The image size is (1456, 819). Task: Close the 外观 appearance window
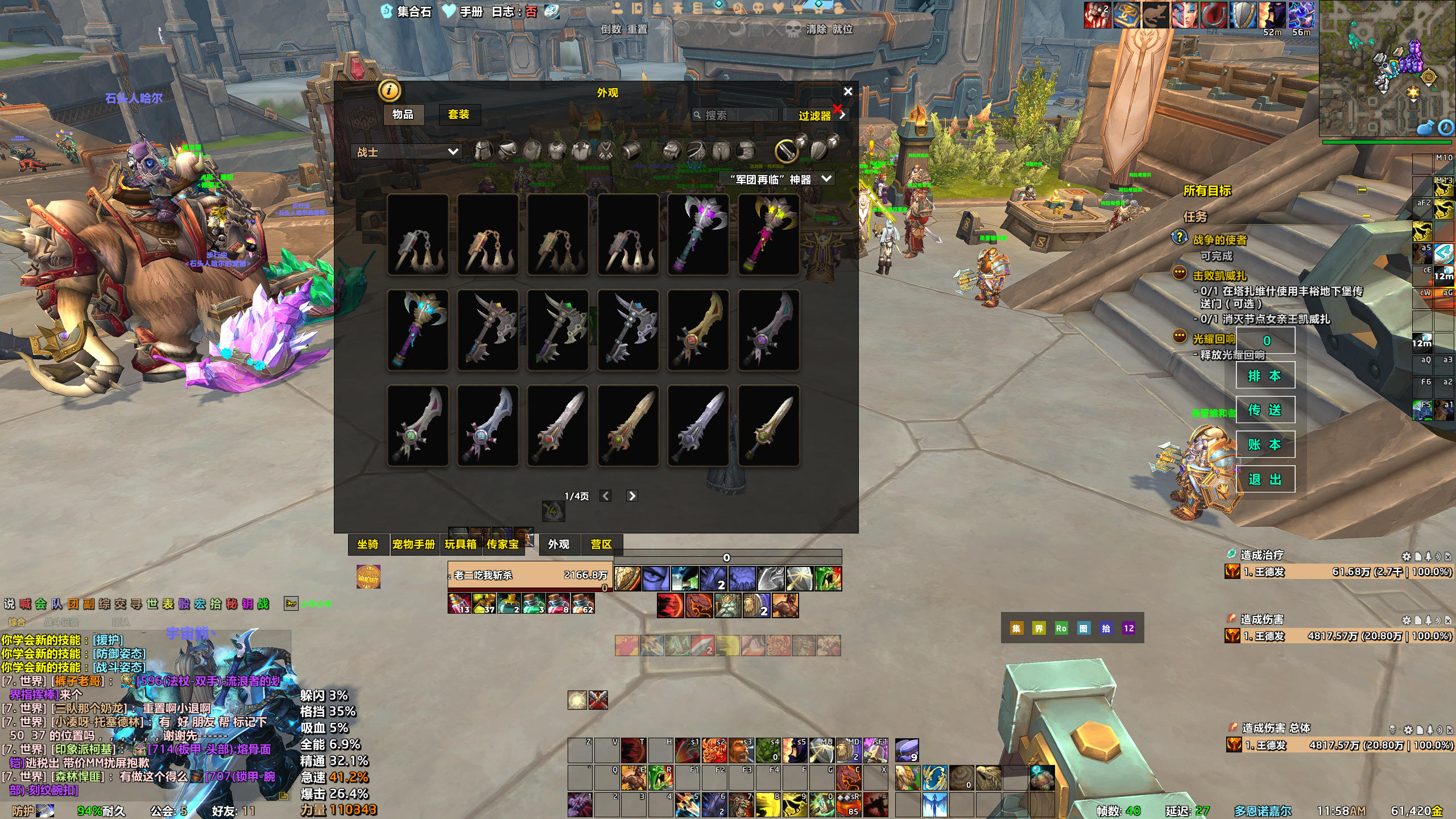click(847, 92)
